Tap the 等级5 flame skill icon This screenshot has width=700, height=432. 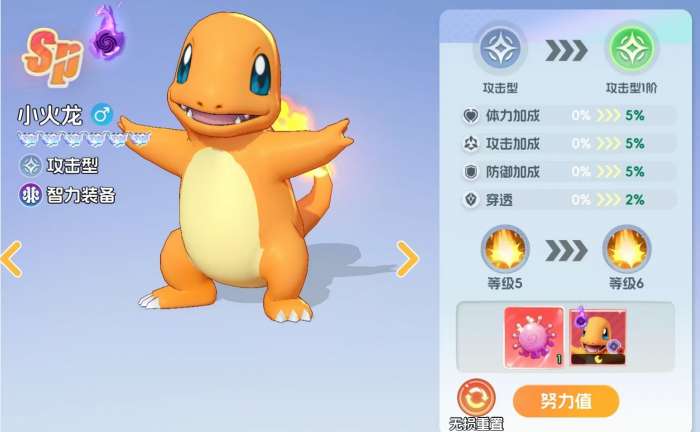505,249
